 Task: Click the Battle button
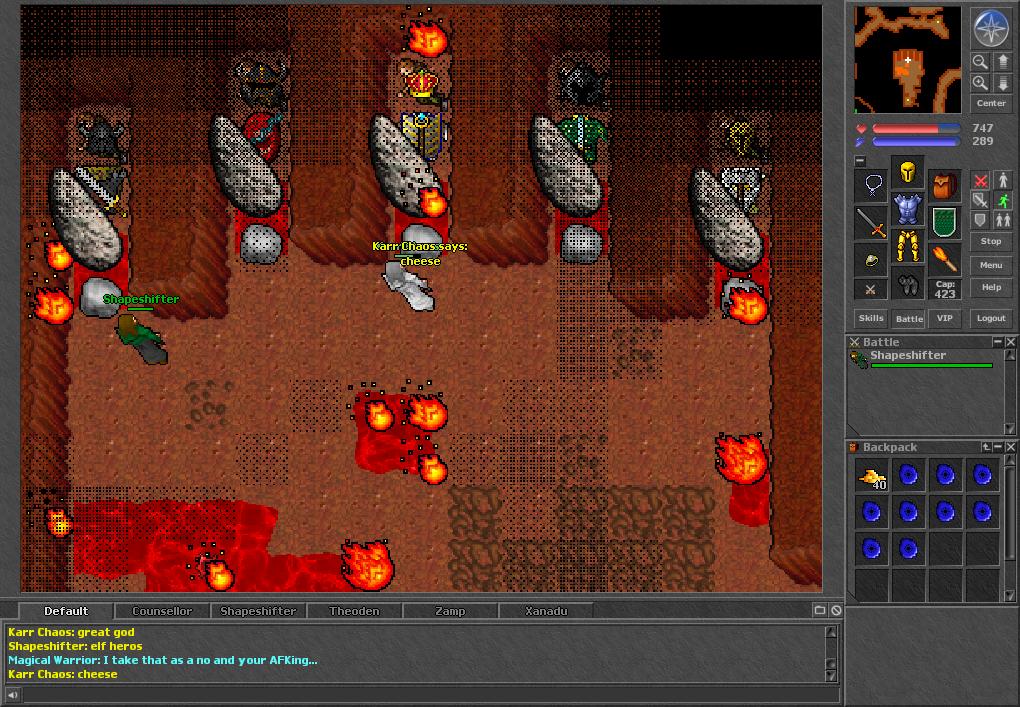pyautogui.click(x=909, y=318)
